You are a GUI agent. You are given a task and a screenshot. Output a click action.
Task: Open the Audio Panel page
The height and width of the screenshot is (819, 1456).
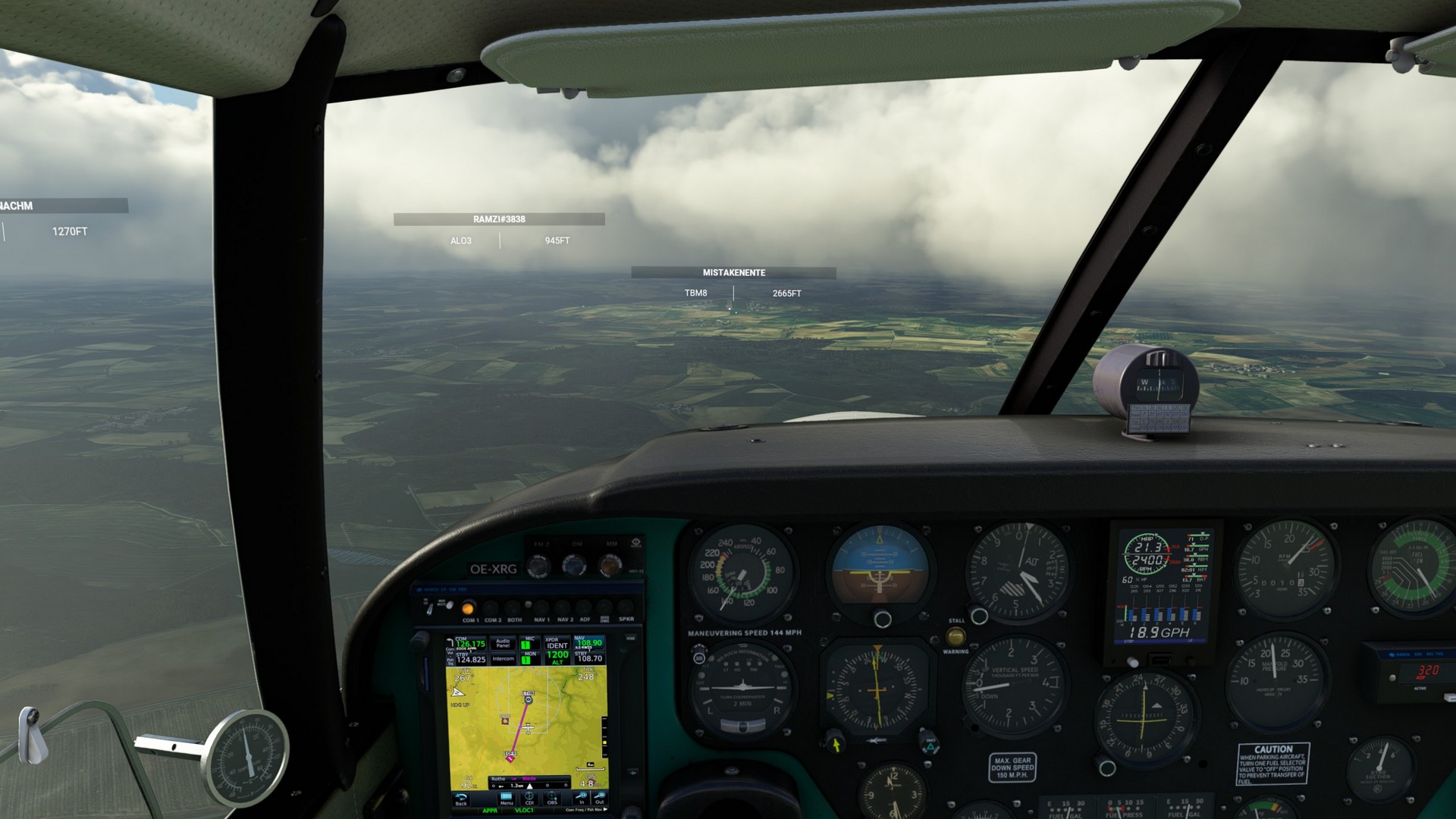pyautogui.click(x=503, y=644)
